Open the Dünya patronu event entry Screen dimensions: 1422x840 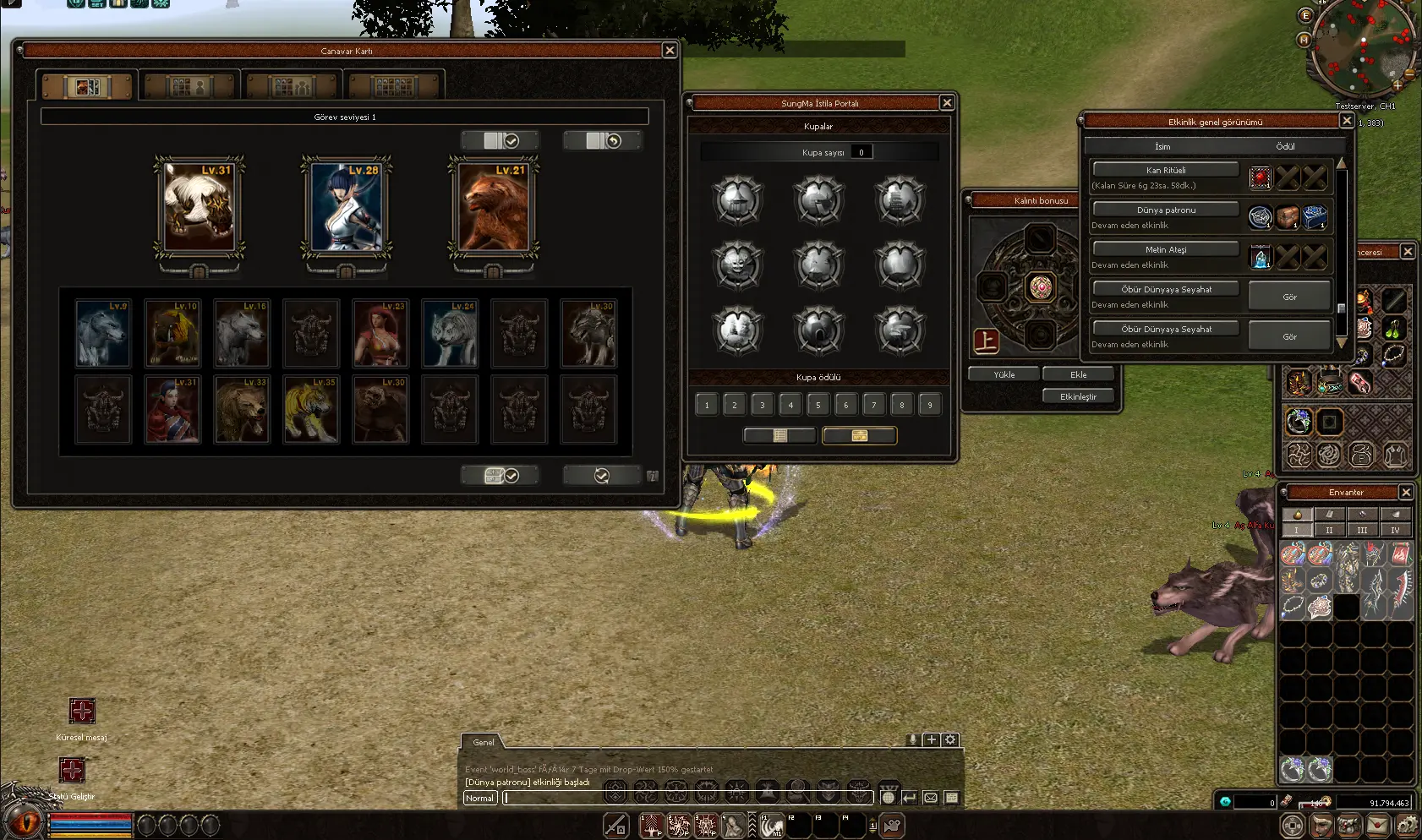point(1166,210)
